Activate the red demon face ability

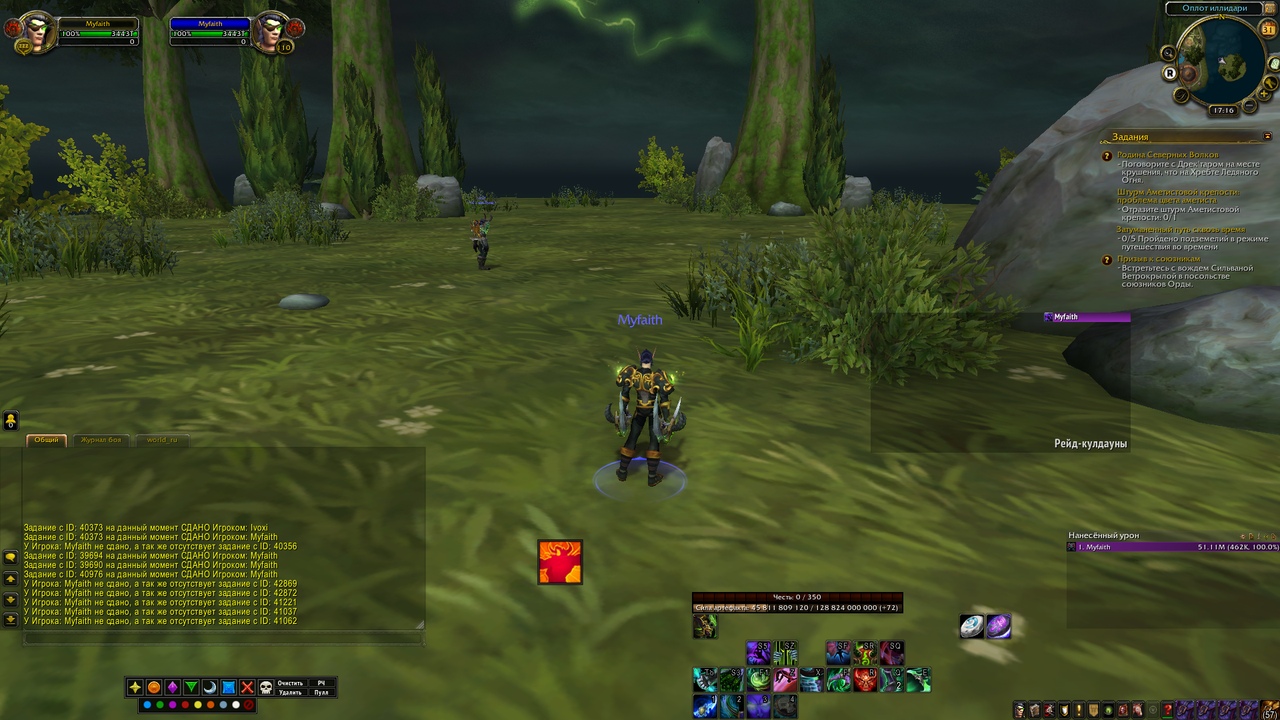coord(864,681)
